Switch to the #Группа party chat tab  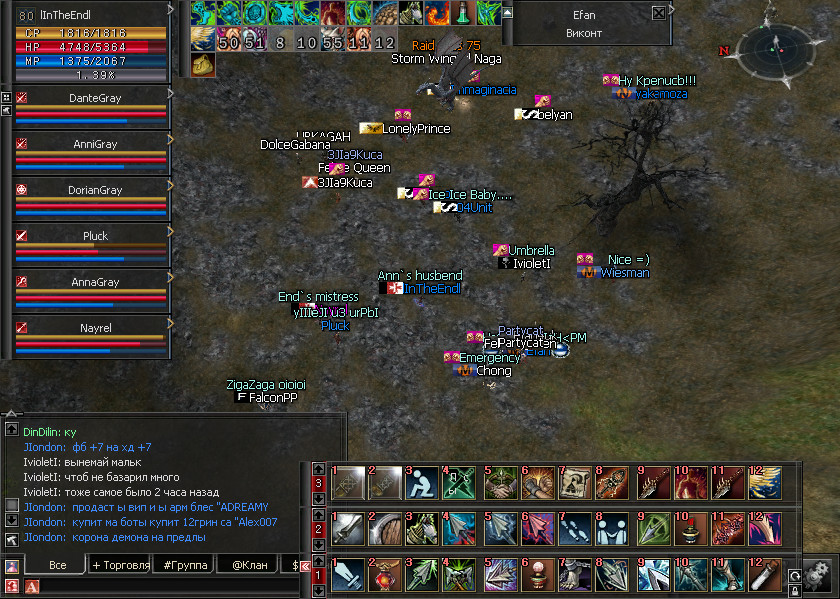185,565
